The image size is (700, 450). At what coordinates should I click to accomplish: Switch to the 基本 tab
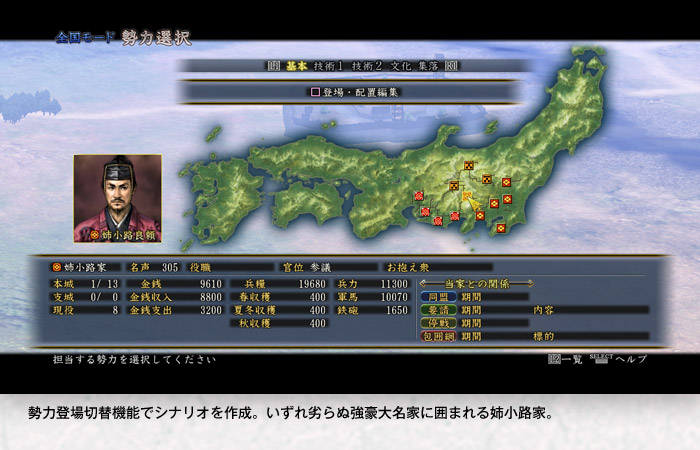pos(296,66)
